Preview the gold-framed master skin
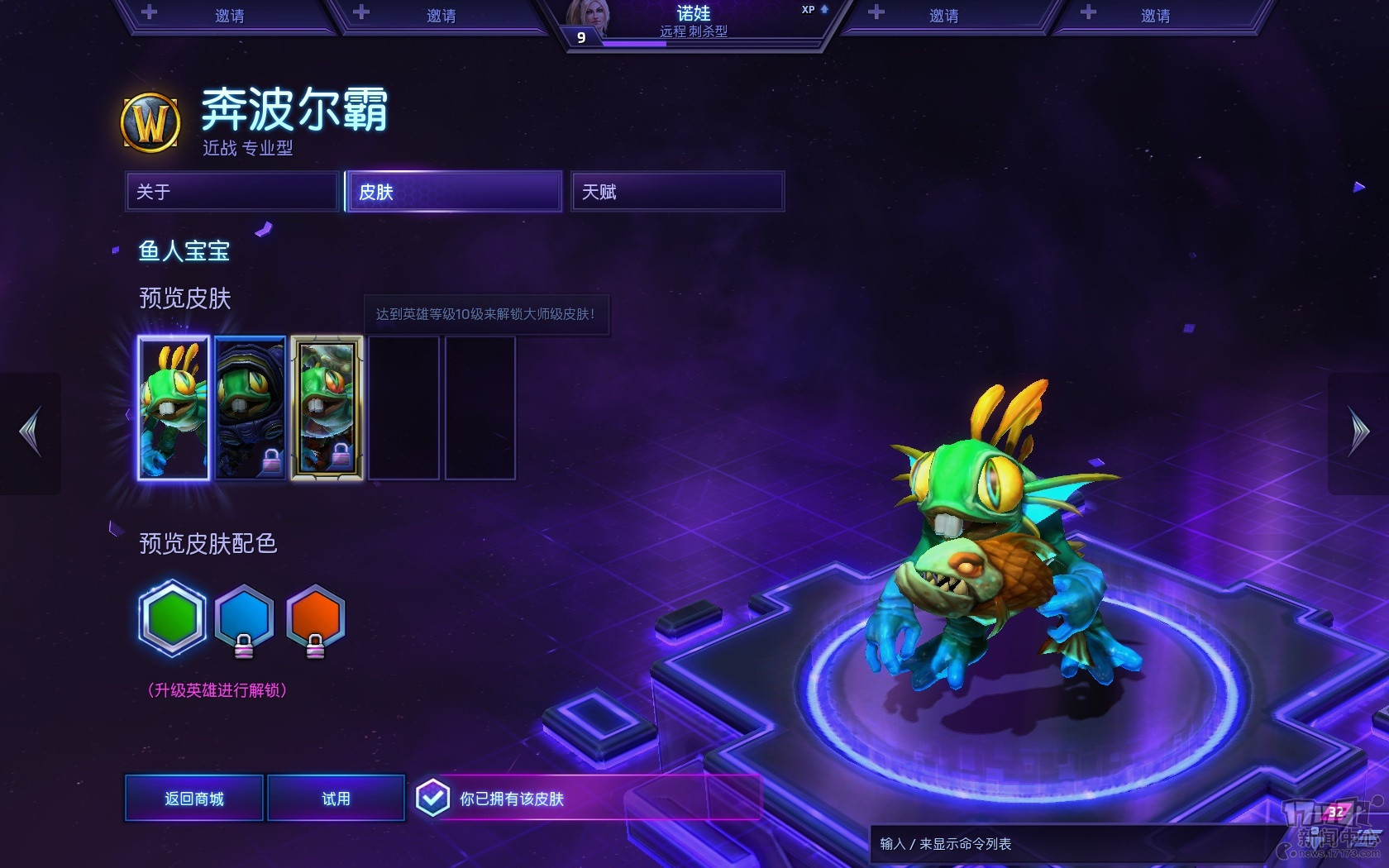Image resolution: width=1389 pixels, height=868 pixels. (327, 408)
